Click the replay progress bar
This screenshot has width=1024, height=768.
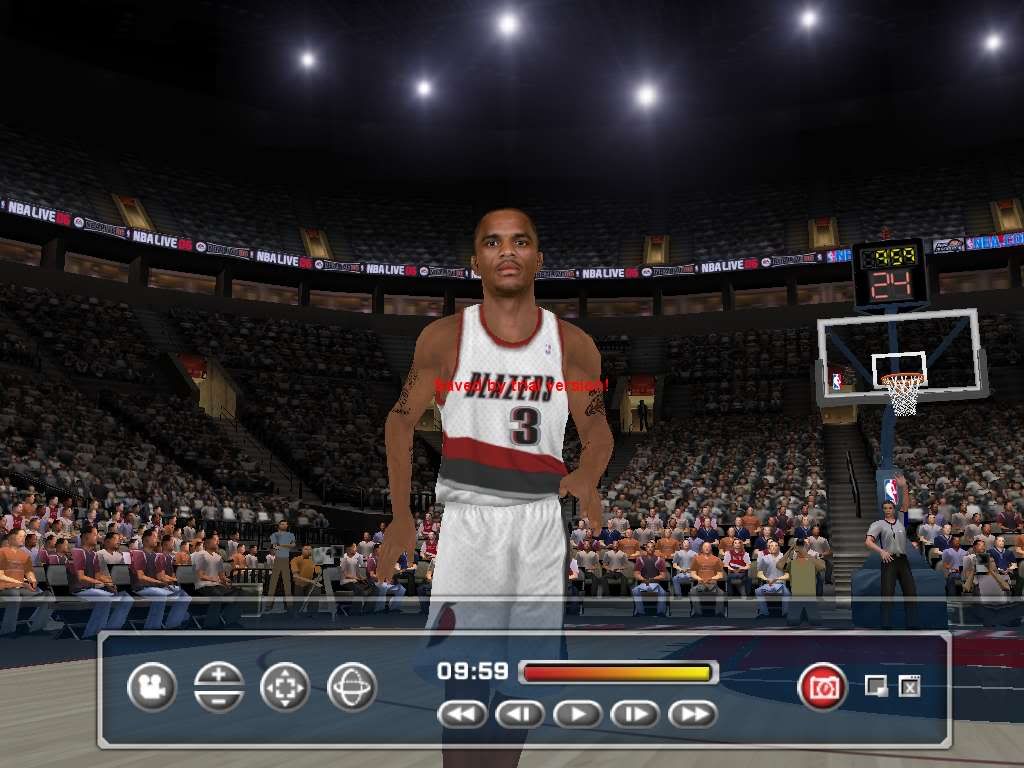pos(618,673)
